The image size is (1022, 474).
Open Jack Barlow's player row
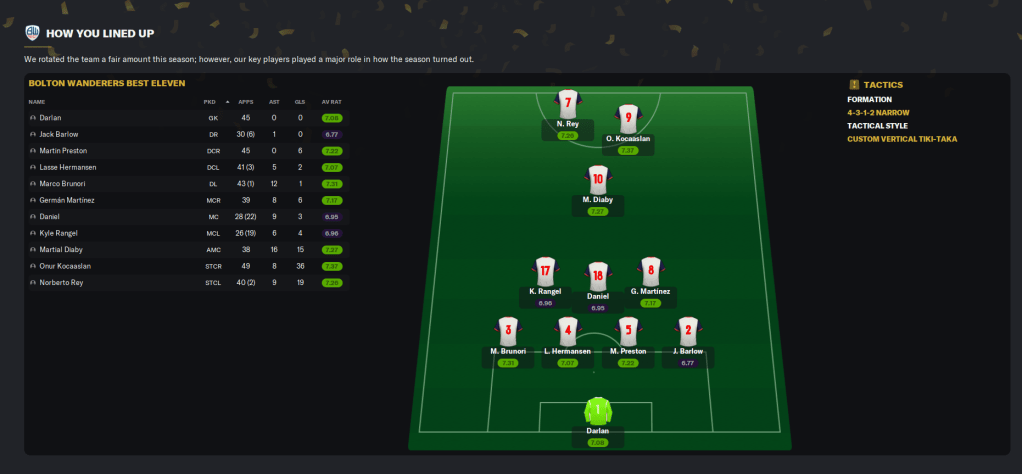[x=58, y=134]
